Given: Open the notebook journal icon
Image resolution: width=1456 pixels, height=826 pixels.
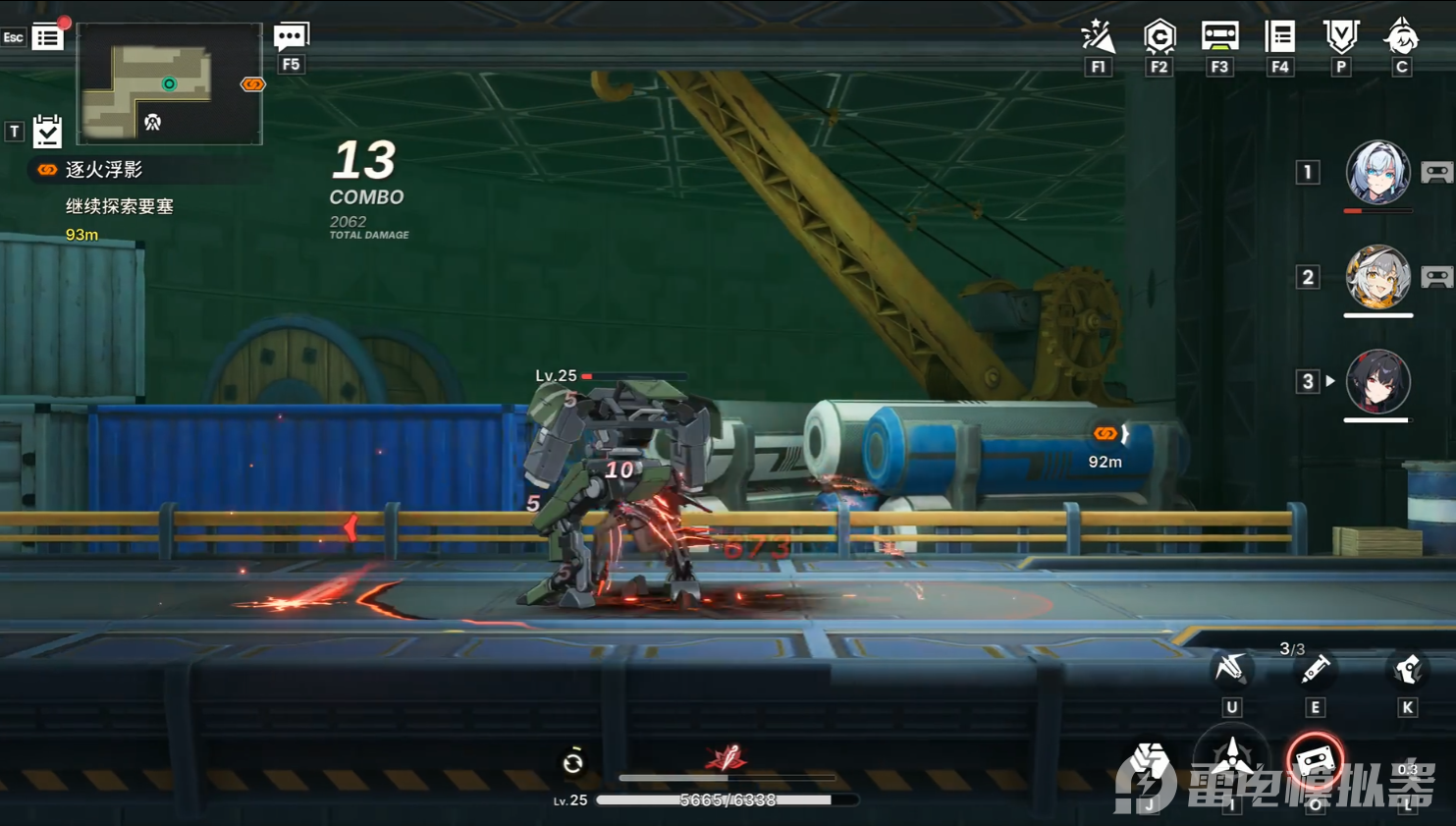Looking at the screenshot, I should tap(1280, 37).
